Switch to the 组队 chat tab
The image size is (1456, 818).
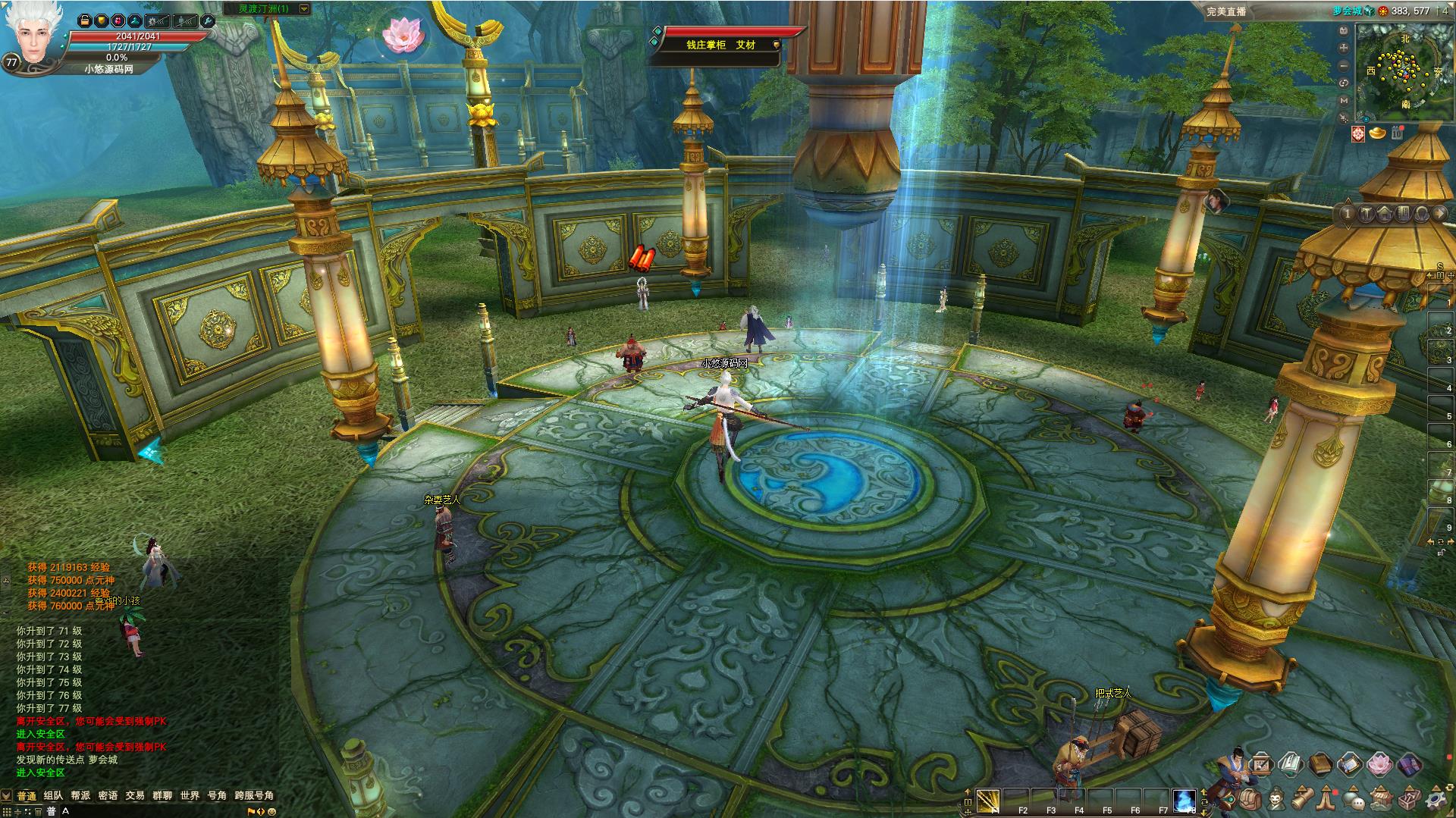click(53, 795)
